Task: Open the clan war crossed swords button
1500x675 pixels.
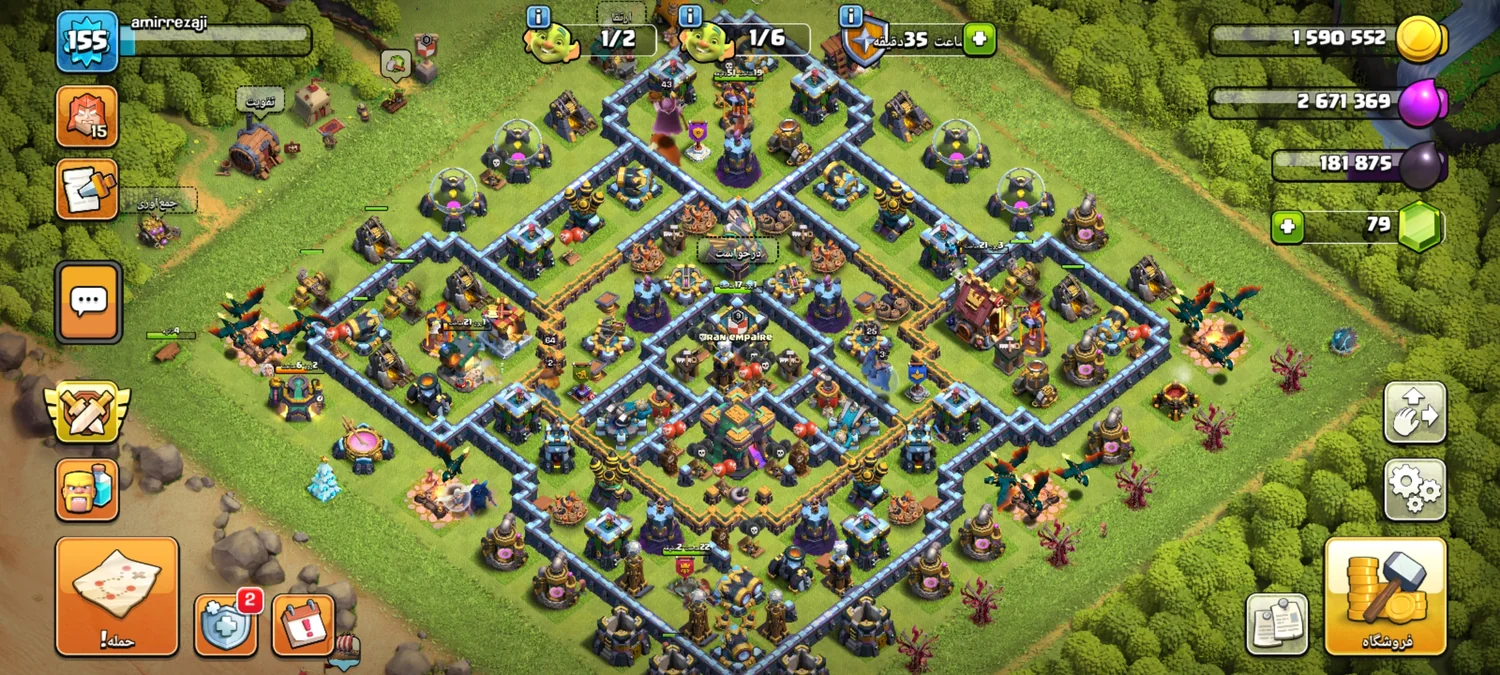Action: pos(85,411)
